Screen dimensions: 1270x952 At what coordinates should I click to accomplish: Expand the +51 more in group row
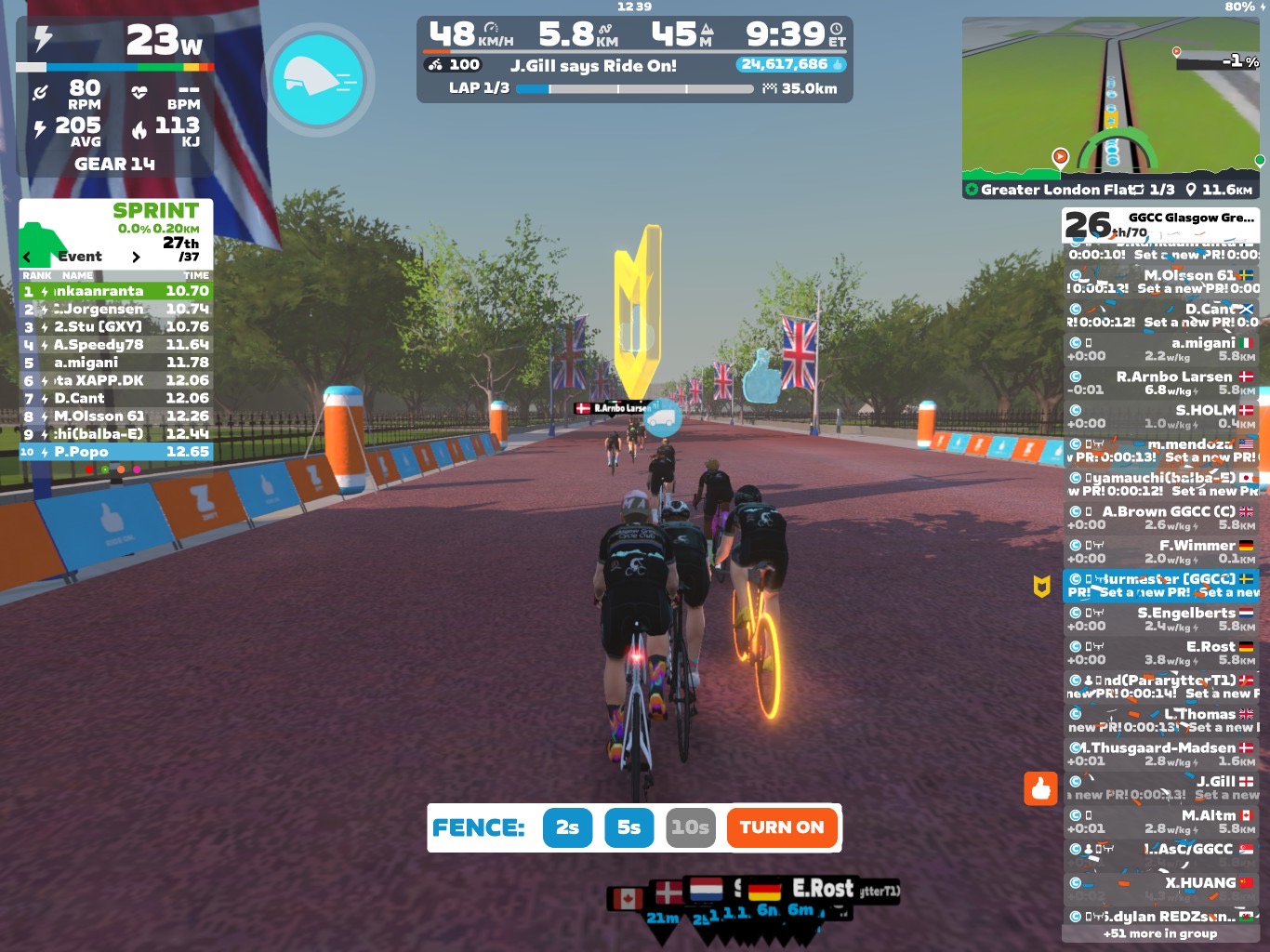(x=1160, y=933)
